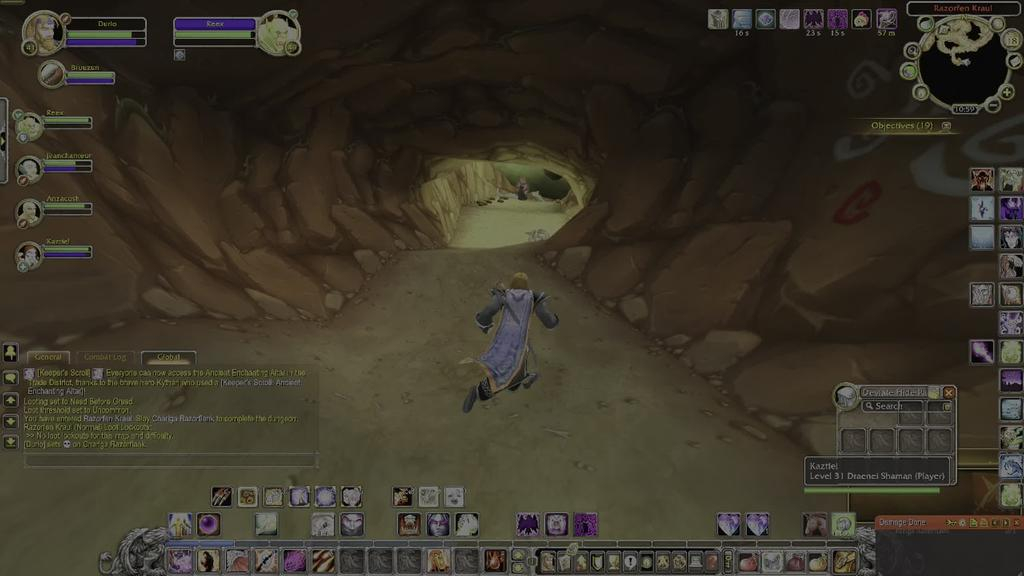Click the buff icon with 57 m remaining
Viewport: 1024px width, 576px height.
coord(887,19)
